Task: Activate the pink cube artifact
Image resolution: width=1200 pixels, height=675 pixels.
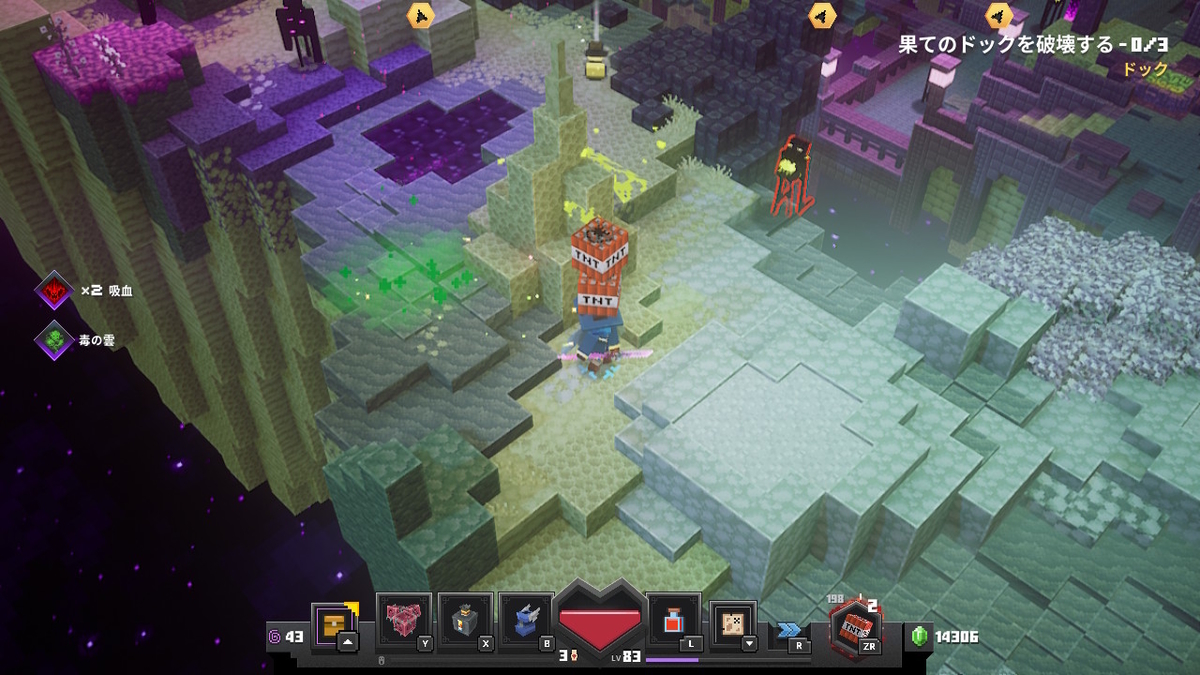Action: click(403, 619)
